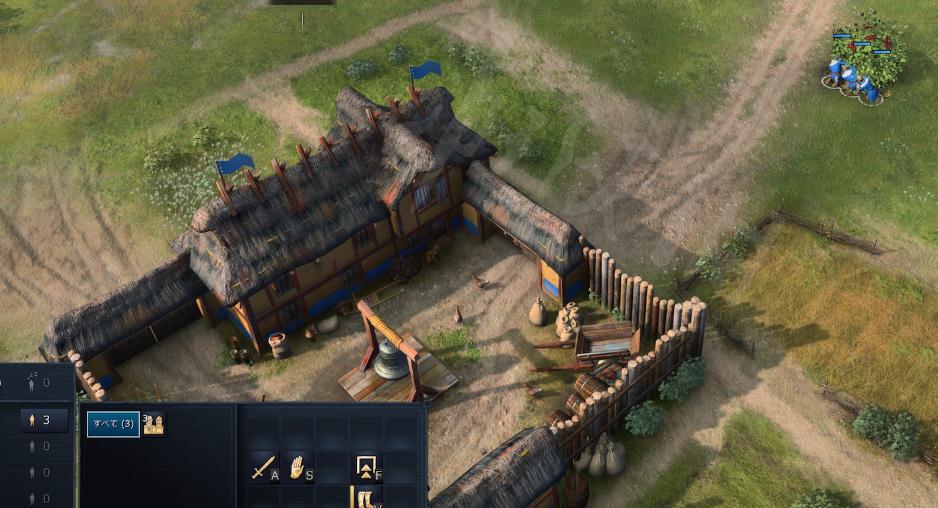Select the villager group portrait icon

pos(153,424)
